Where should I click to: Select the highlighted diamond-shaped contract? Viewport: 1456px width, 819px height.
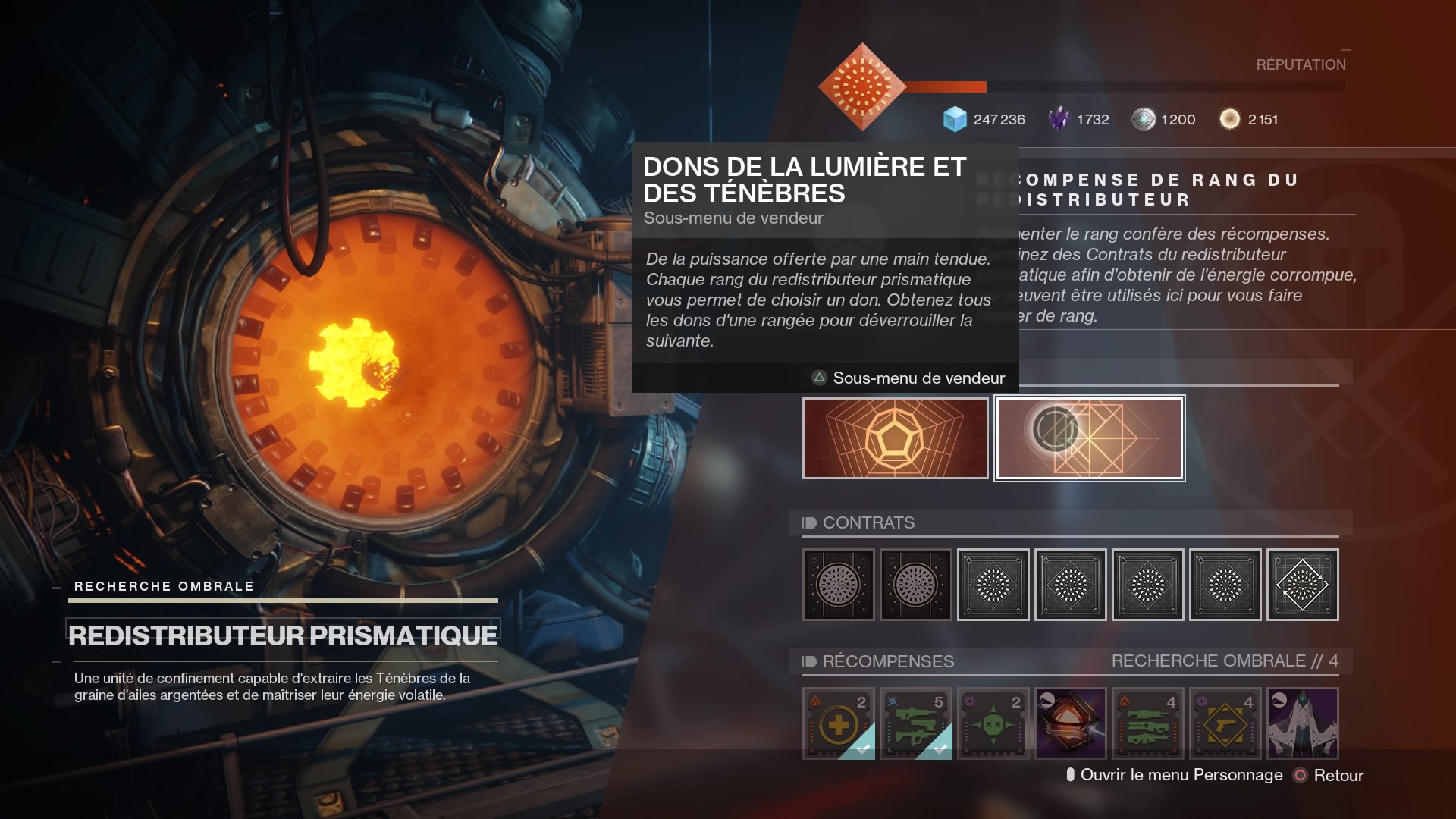point(1302,584)
